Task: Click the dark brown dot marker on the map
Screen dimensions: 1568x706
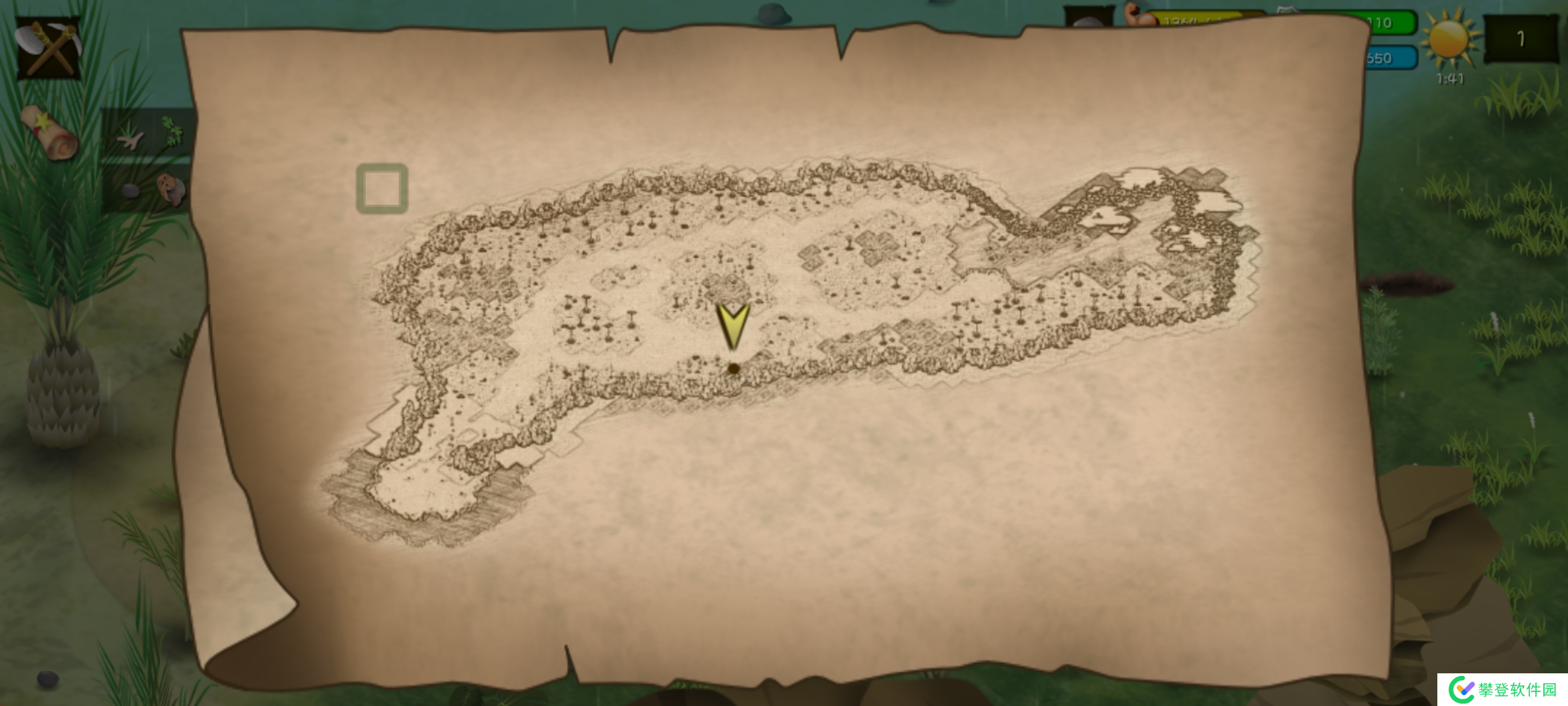Action: [734, 369]
